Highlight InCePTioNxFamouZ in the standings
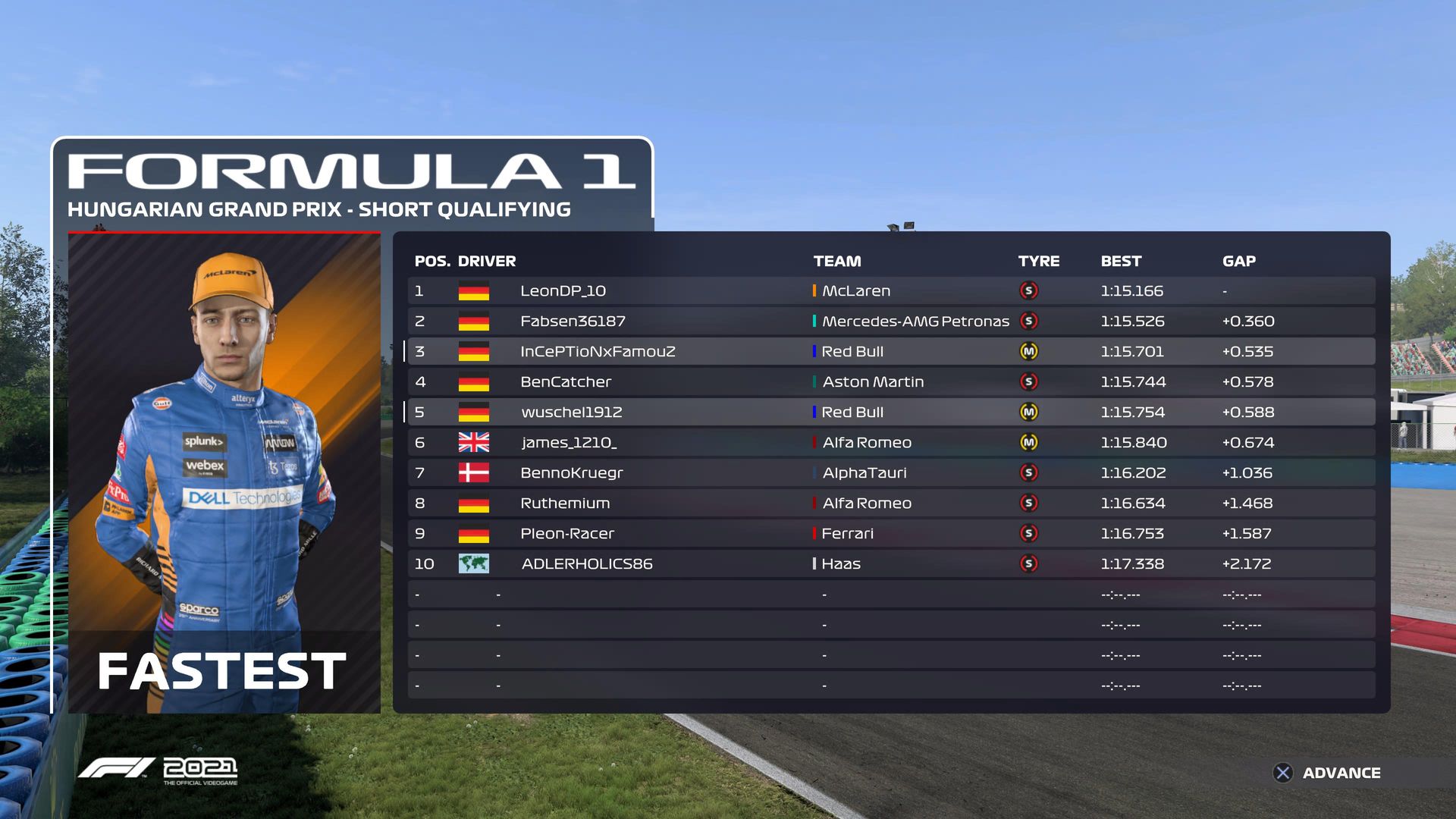 [x=891, y=351]
